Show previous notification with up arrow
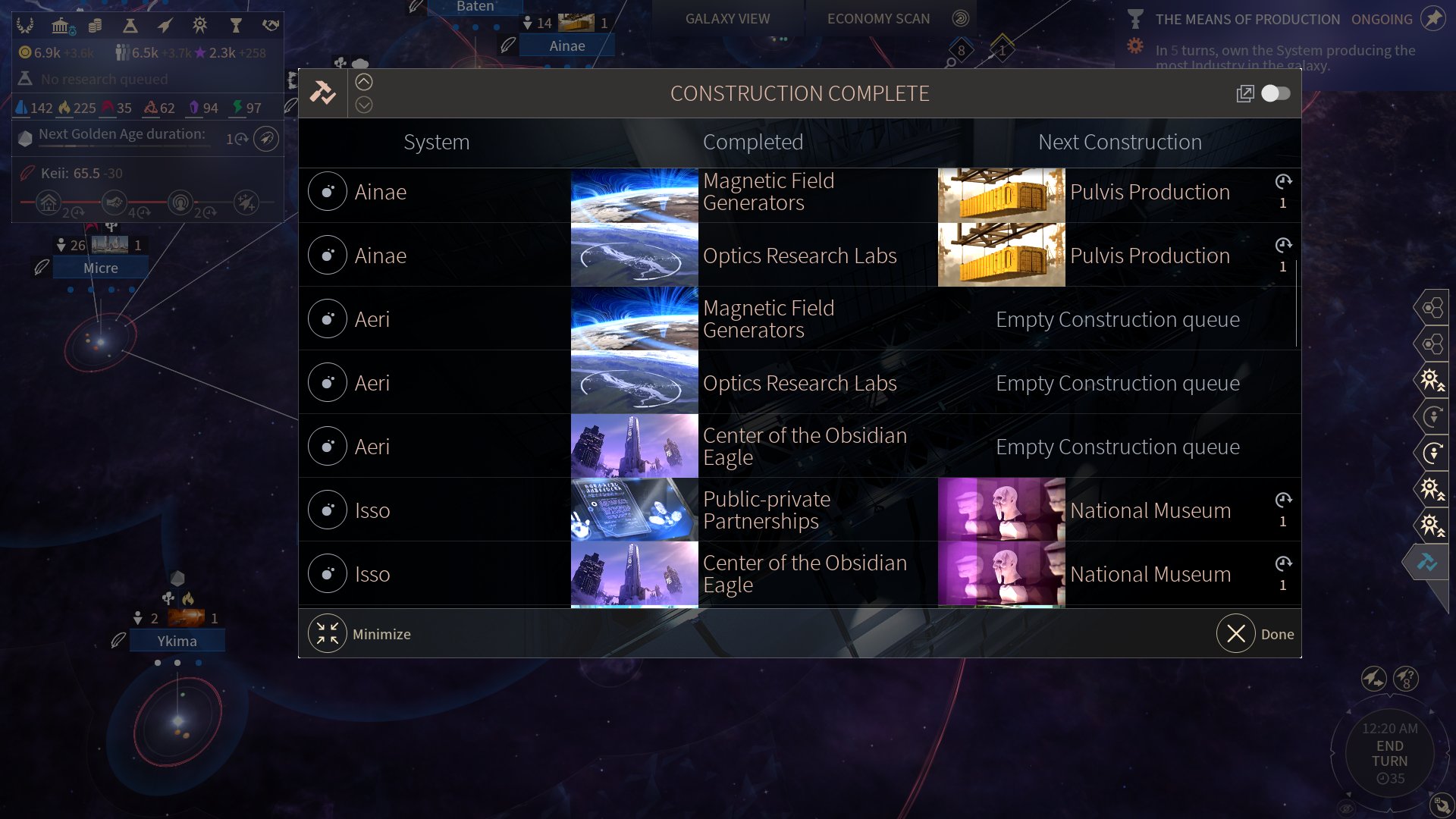This screenshot has height=819, width=1456. (364, 82)
